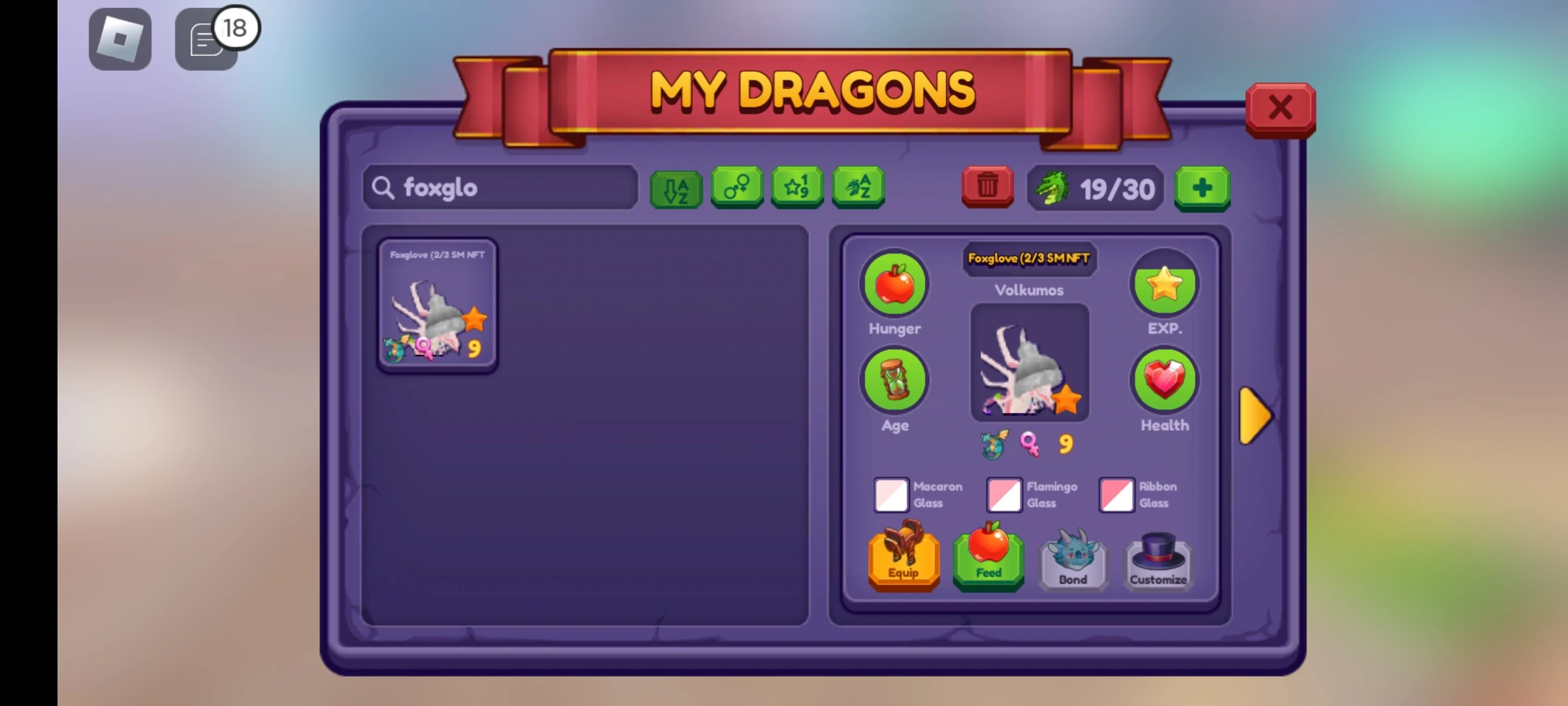Check the Ribbon Glass box
Screen dimensions: 1568x706
click(x=1117, y=495)
